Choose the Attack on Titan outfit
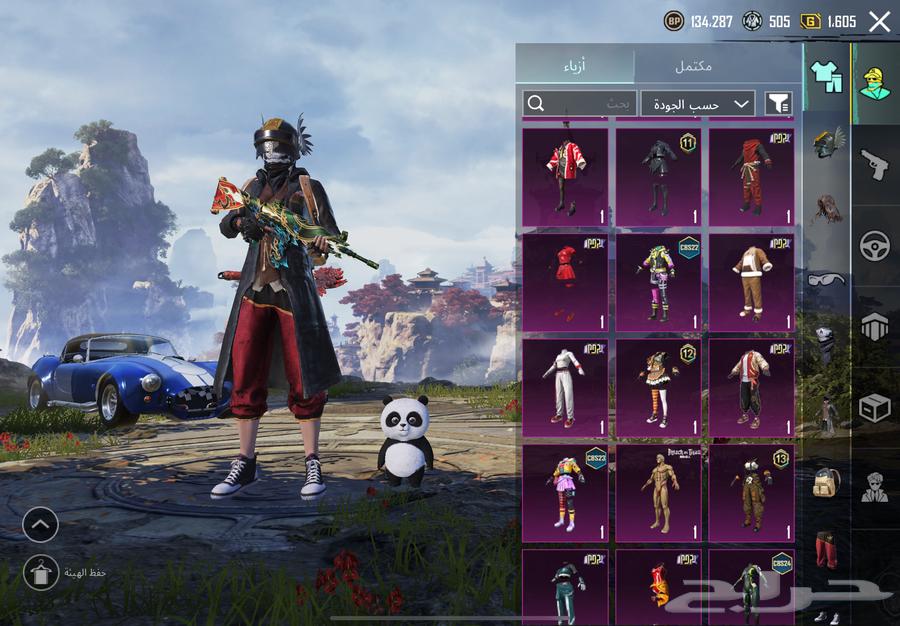 pyautogui.click(x=658, y=494)
